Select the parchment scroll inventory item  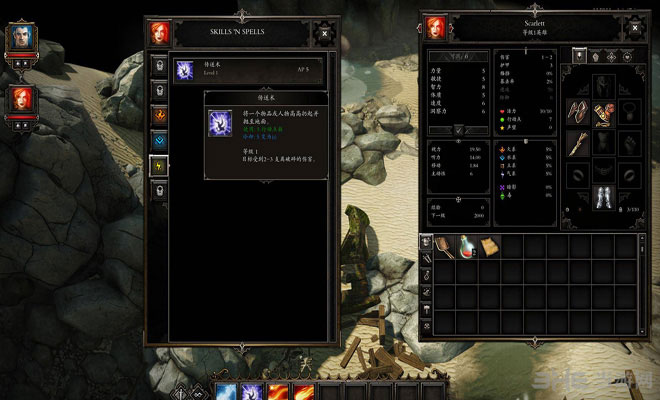click(x=489, y=246)
